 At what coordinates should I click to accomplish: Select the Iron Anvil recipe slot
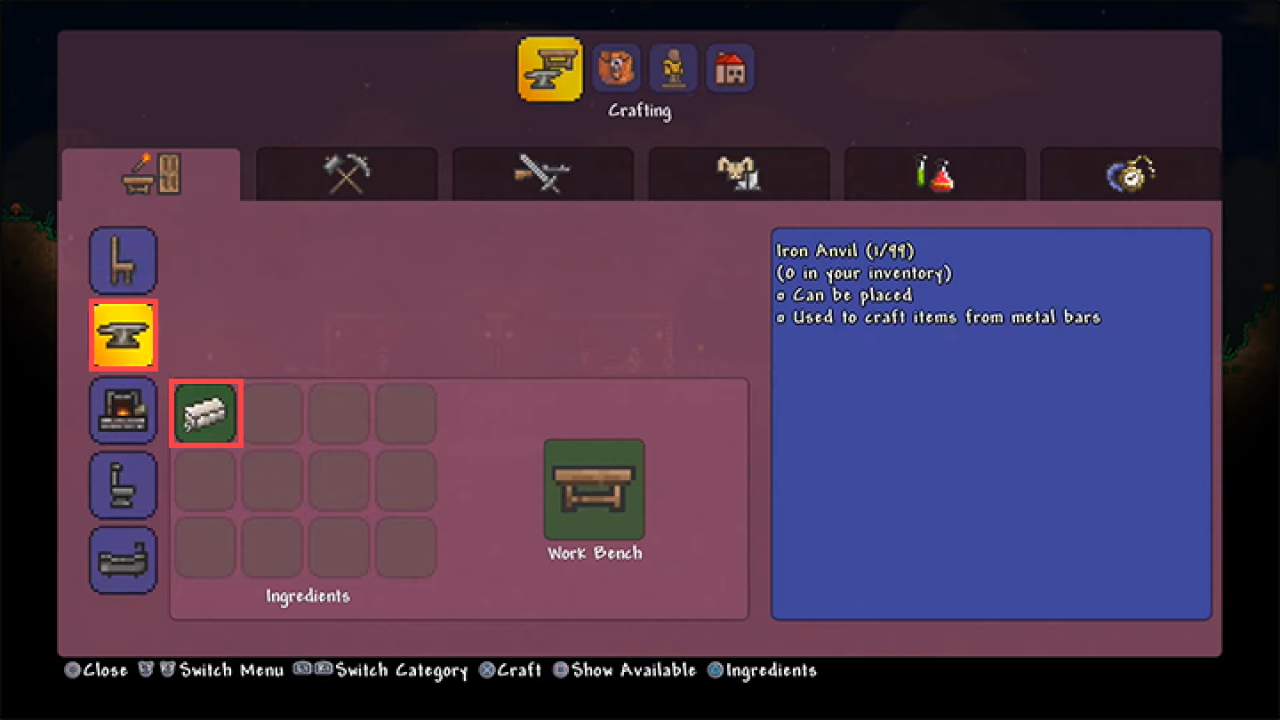pyautogui.click(x=205, y=412)
